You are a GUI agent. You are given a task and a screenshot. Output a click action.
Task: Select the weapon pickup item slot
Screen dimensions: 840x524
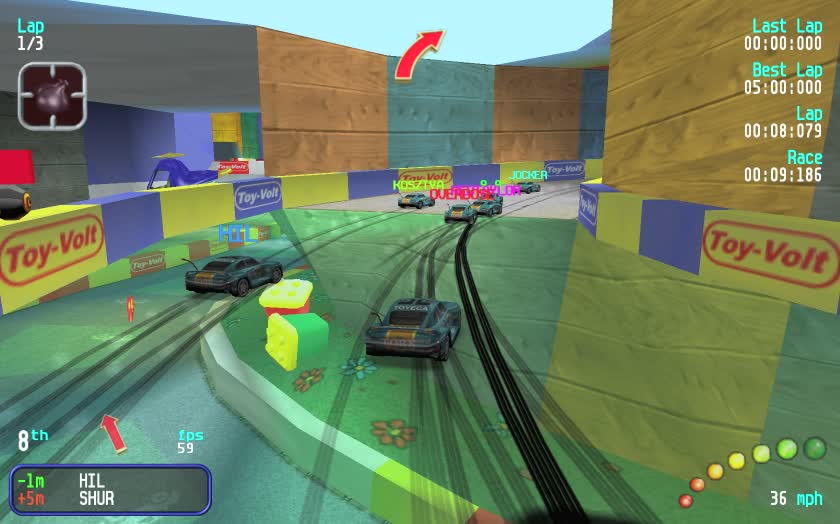[52, 96]
